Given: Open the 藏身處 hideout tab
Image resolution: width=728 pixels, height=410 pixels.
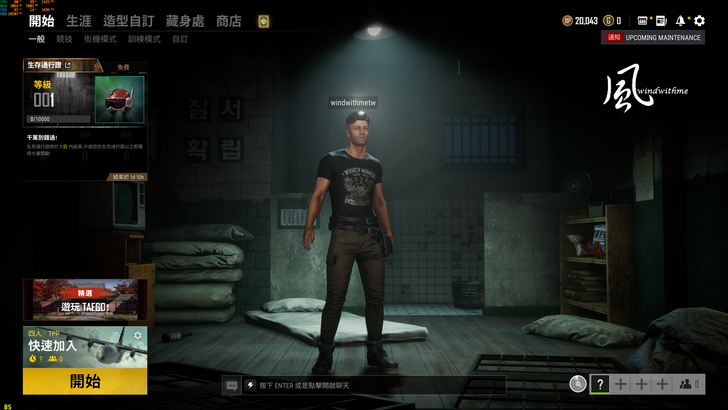Looking at the screenshot, I should (x=187, y=21).
